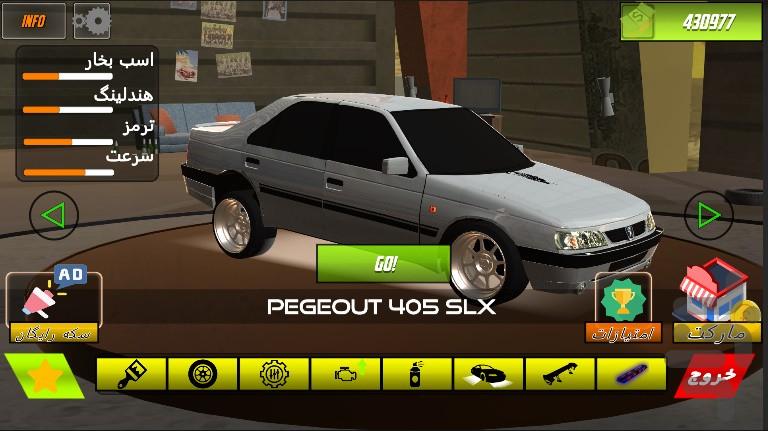Start the race with GO!
Viewport: 768px width, 431px height.
coord(385,264)
